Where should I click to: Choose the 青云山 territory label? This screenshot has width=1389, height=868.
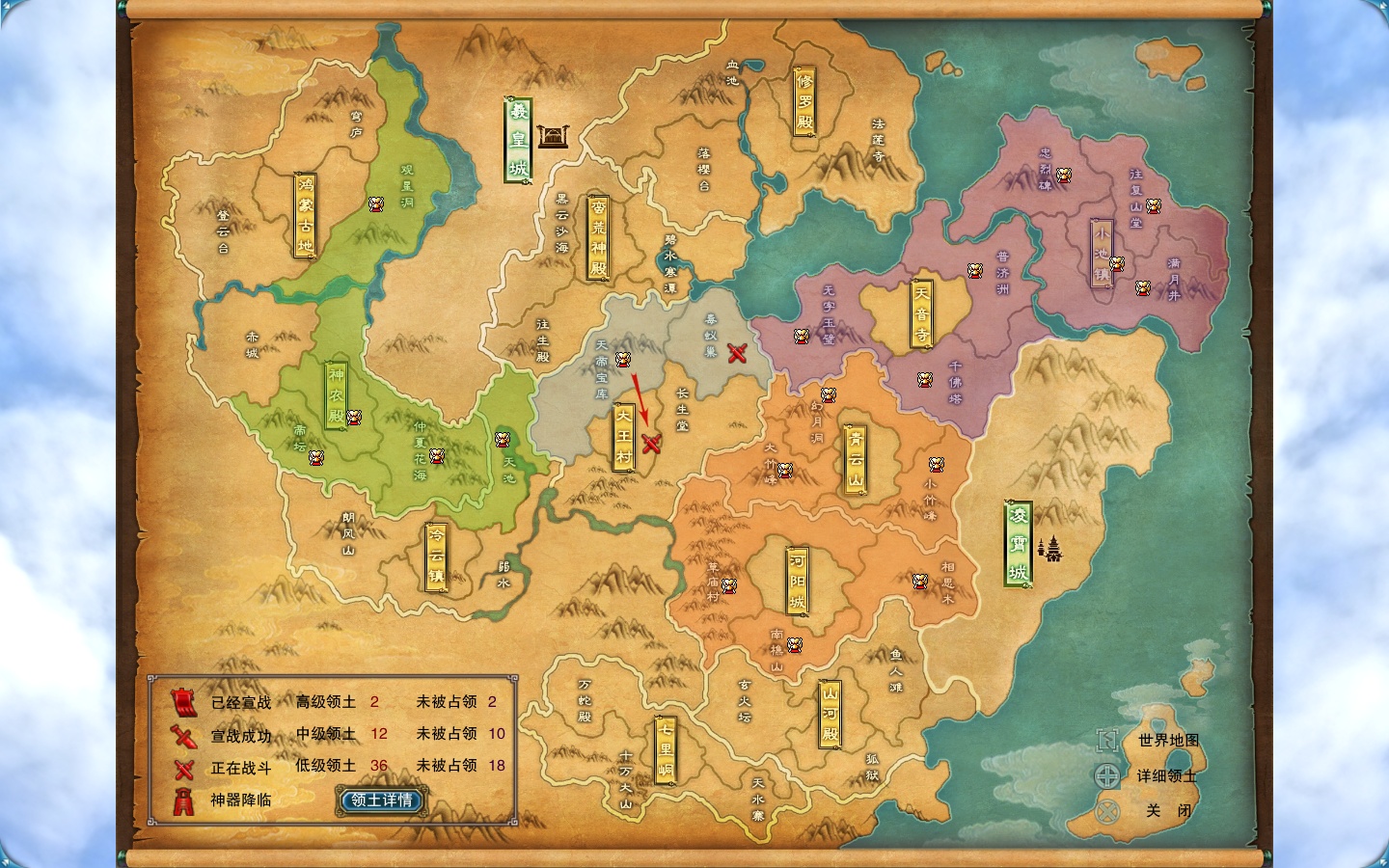coord(856,459)
